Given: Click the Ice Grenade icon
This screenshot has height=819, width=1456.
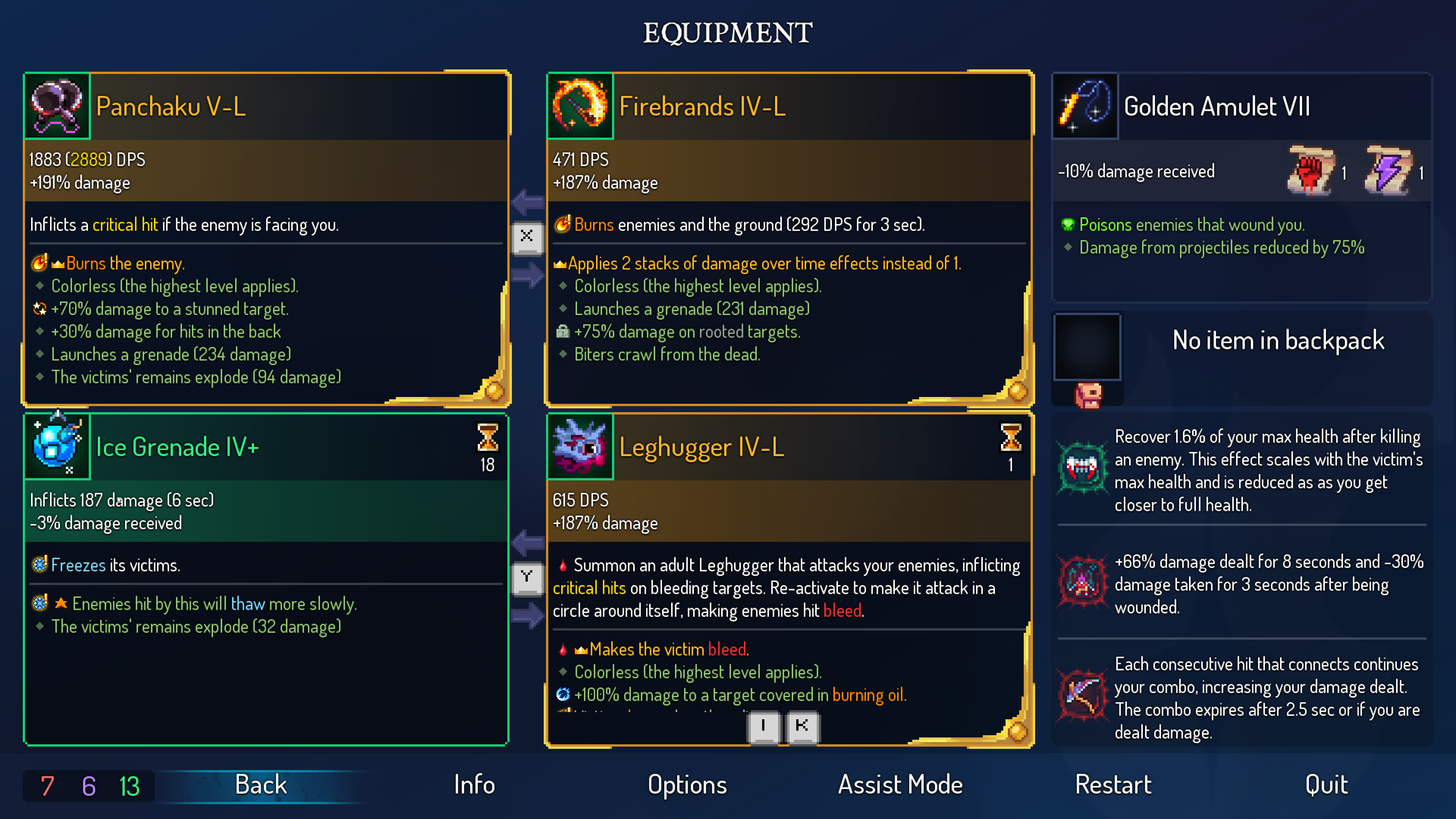Looking at the screenshot, I should 56,447.
